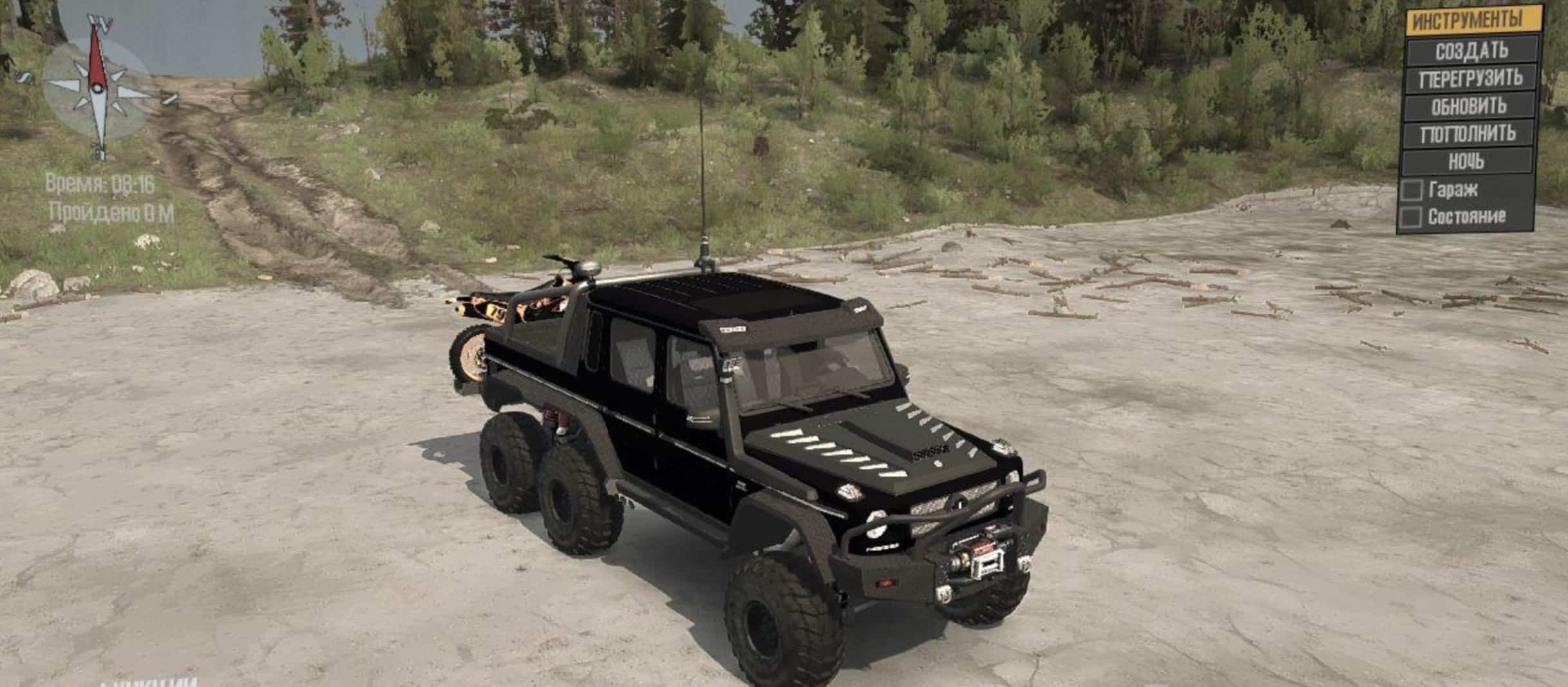The width and height of the screenshot is (1568, 687).
Task: Select the ПЕРЕГРУЗИТЬ tool button
Action: click(x=1471, y=79)
